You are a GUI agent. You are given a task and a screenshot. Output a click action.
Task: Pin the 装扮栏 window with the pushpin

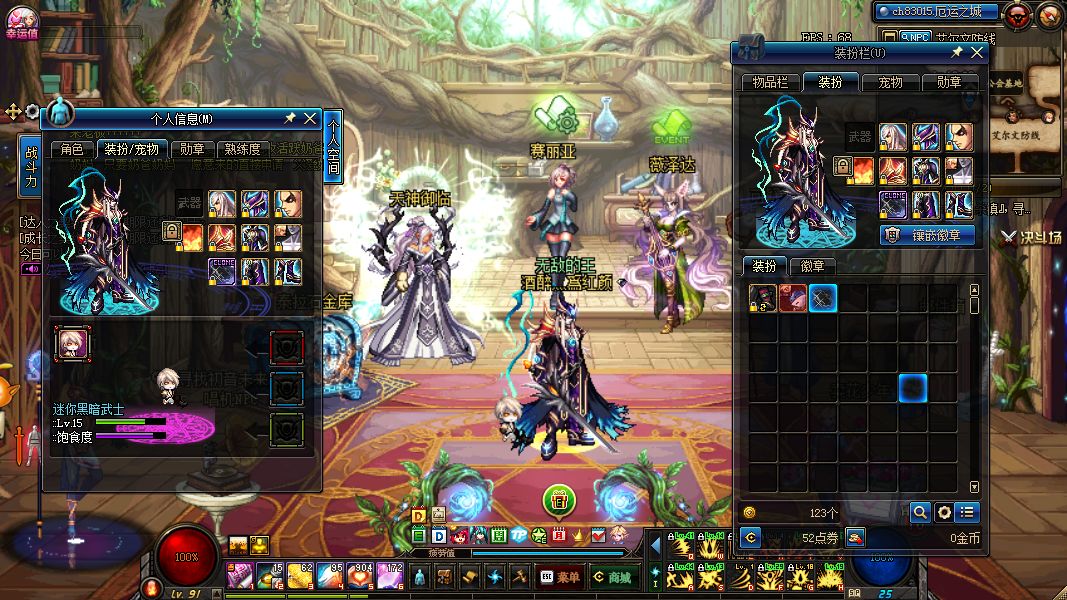pyautogui.click(x=956, y=52)
